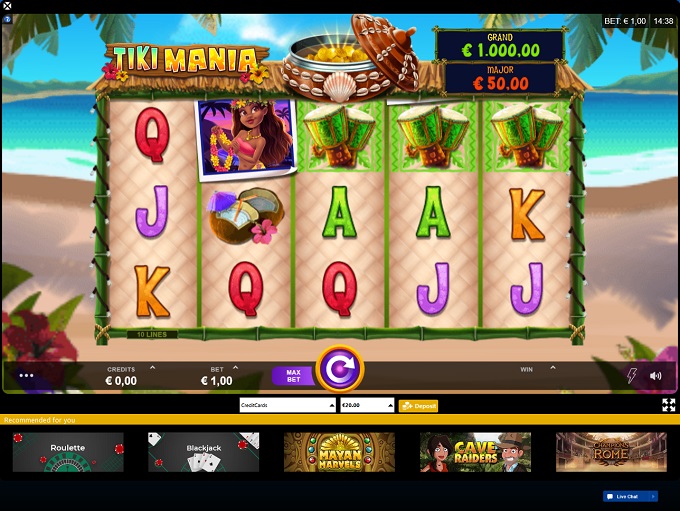Image resolution: width=680 pixels, height=511 pixels.
Task: Click the yellow Deposit button
Action: 418,406
